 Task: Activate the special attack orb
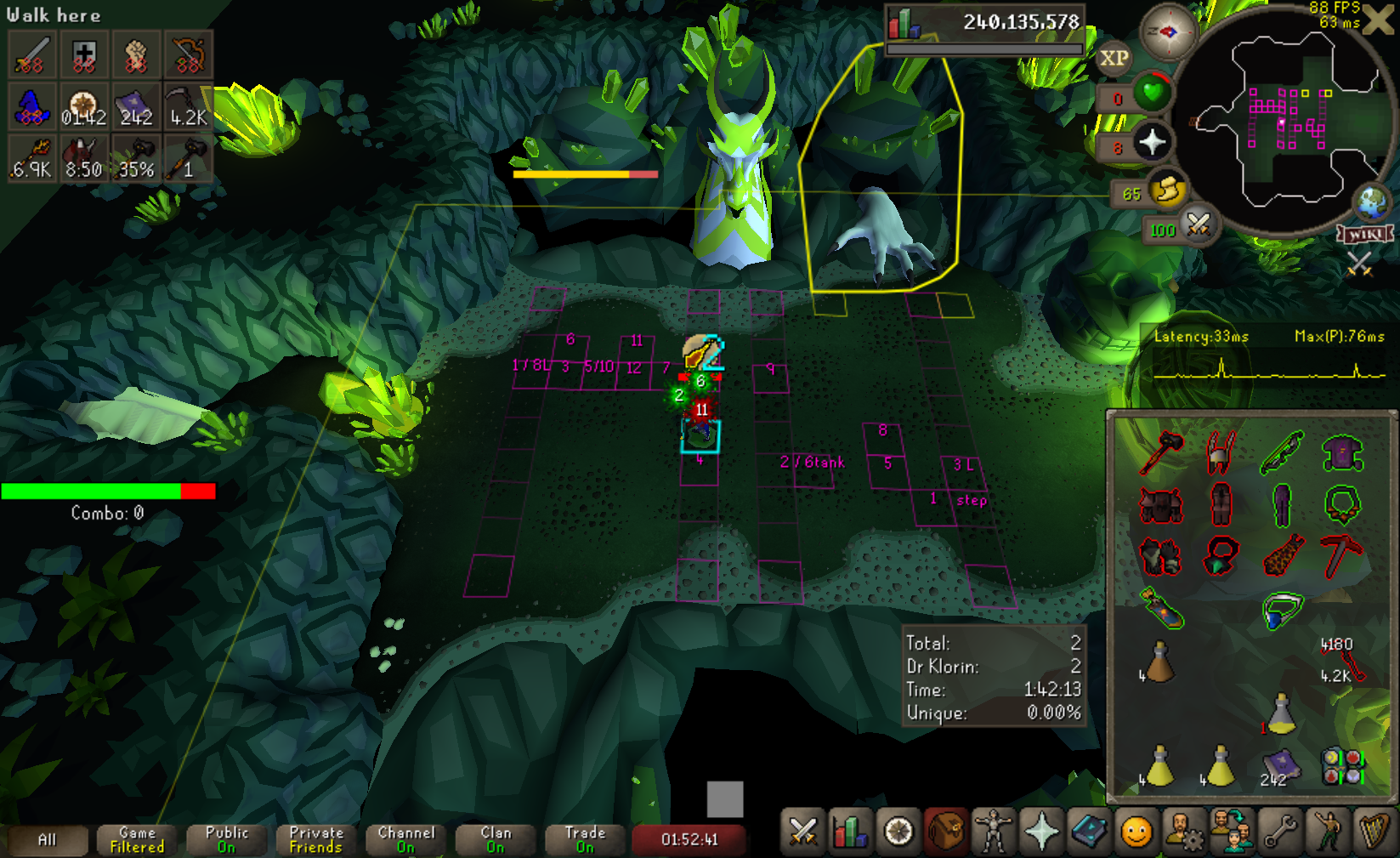(1198, 225)
